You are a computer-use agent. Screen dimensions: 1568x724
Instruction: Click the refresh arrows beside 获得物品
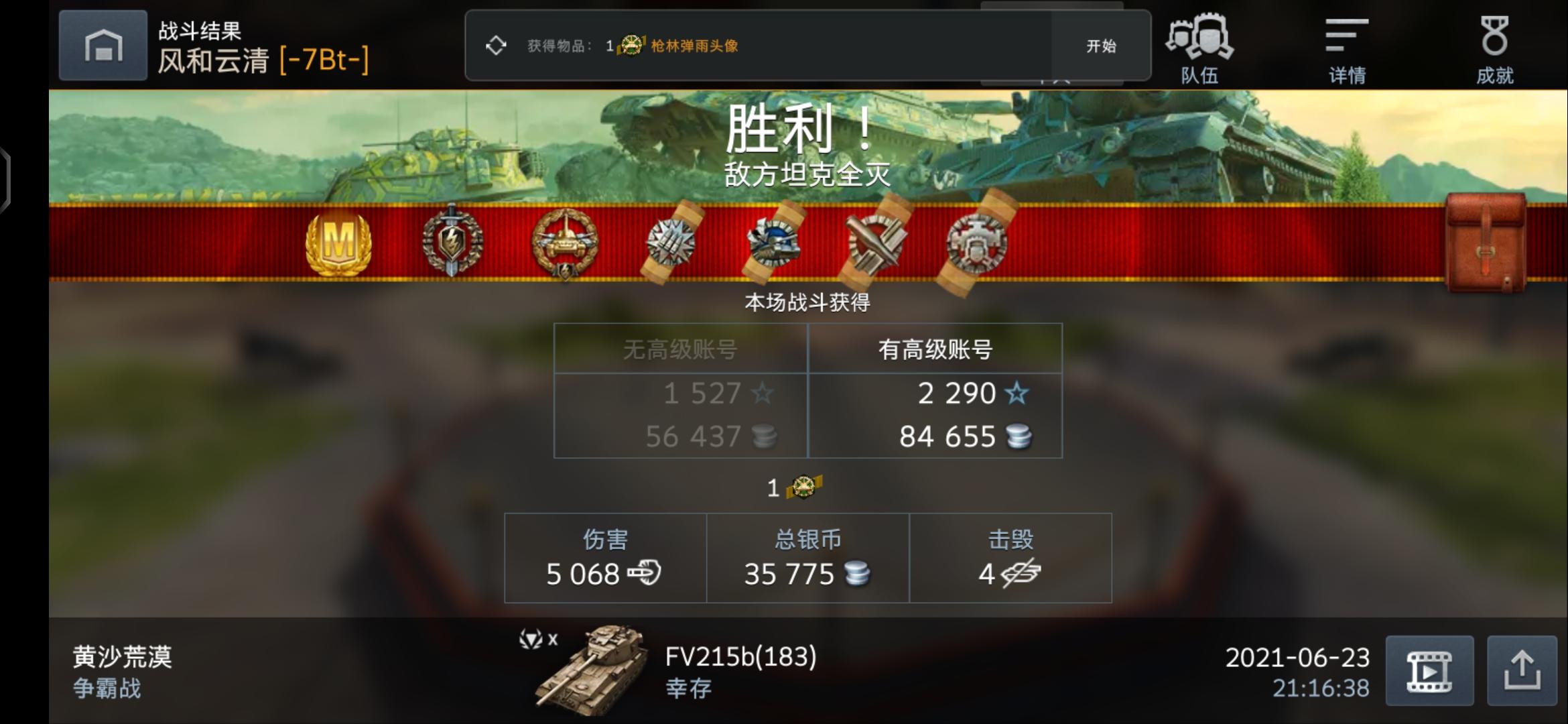pyautogui.click(x=497, y=46)
